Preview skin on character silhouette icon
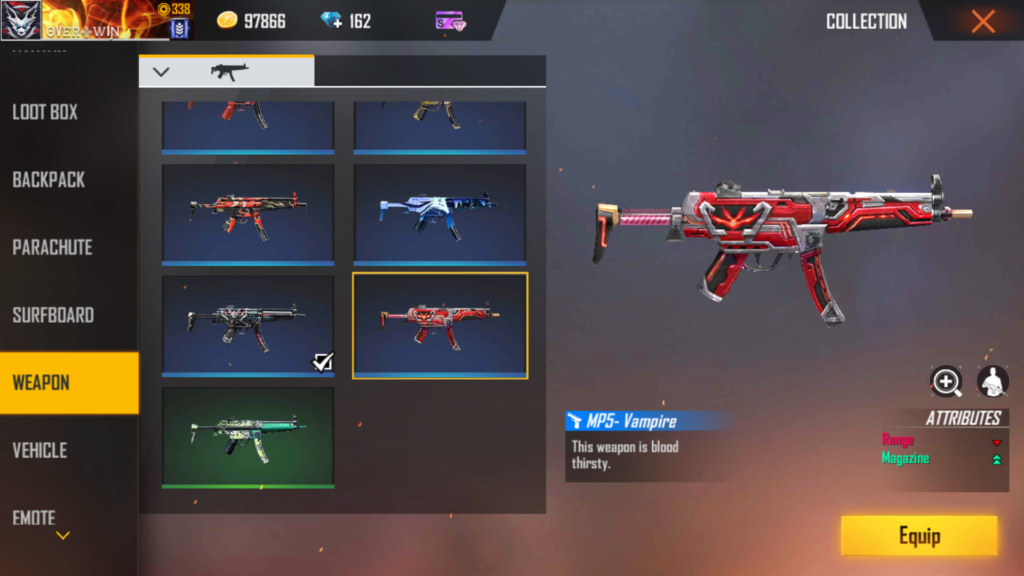This screenshot has width=1024, height=576. point(992,381)
